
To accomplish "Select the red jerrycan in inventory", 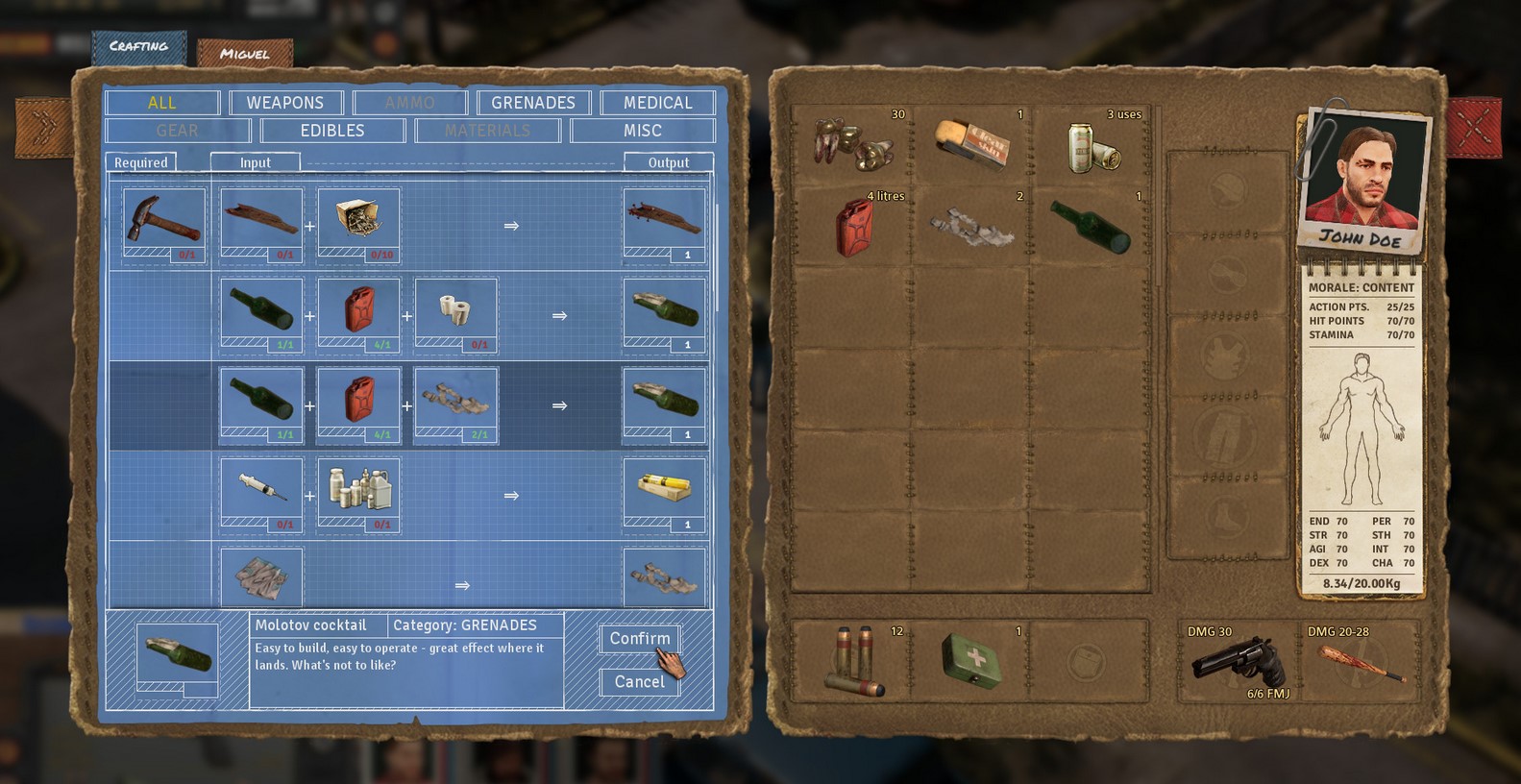I will coord(851,227).
